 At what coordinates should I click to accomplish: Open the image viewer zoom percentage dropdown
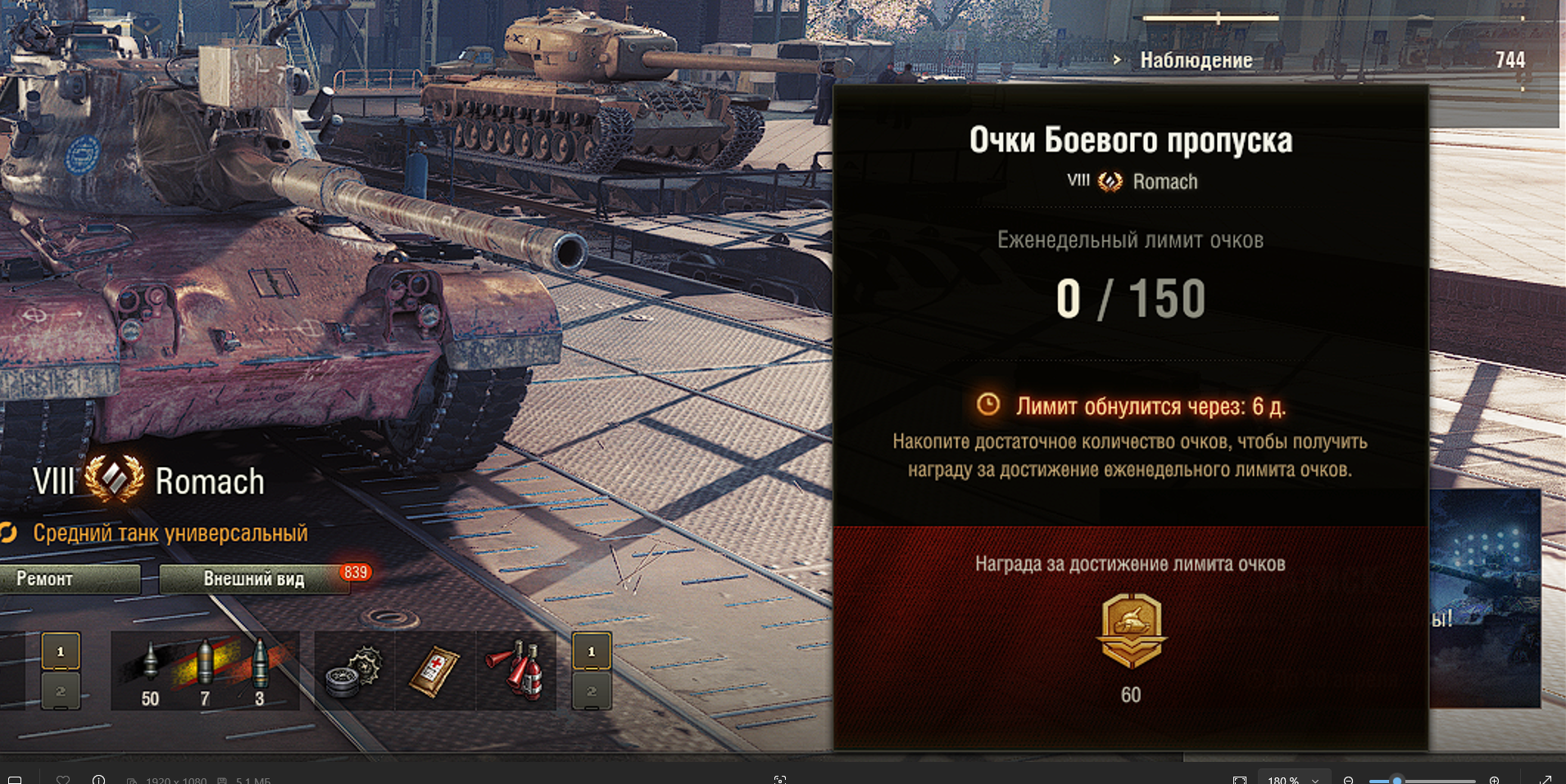pyautogui.click(x=1292, y=779)
